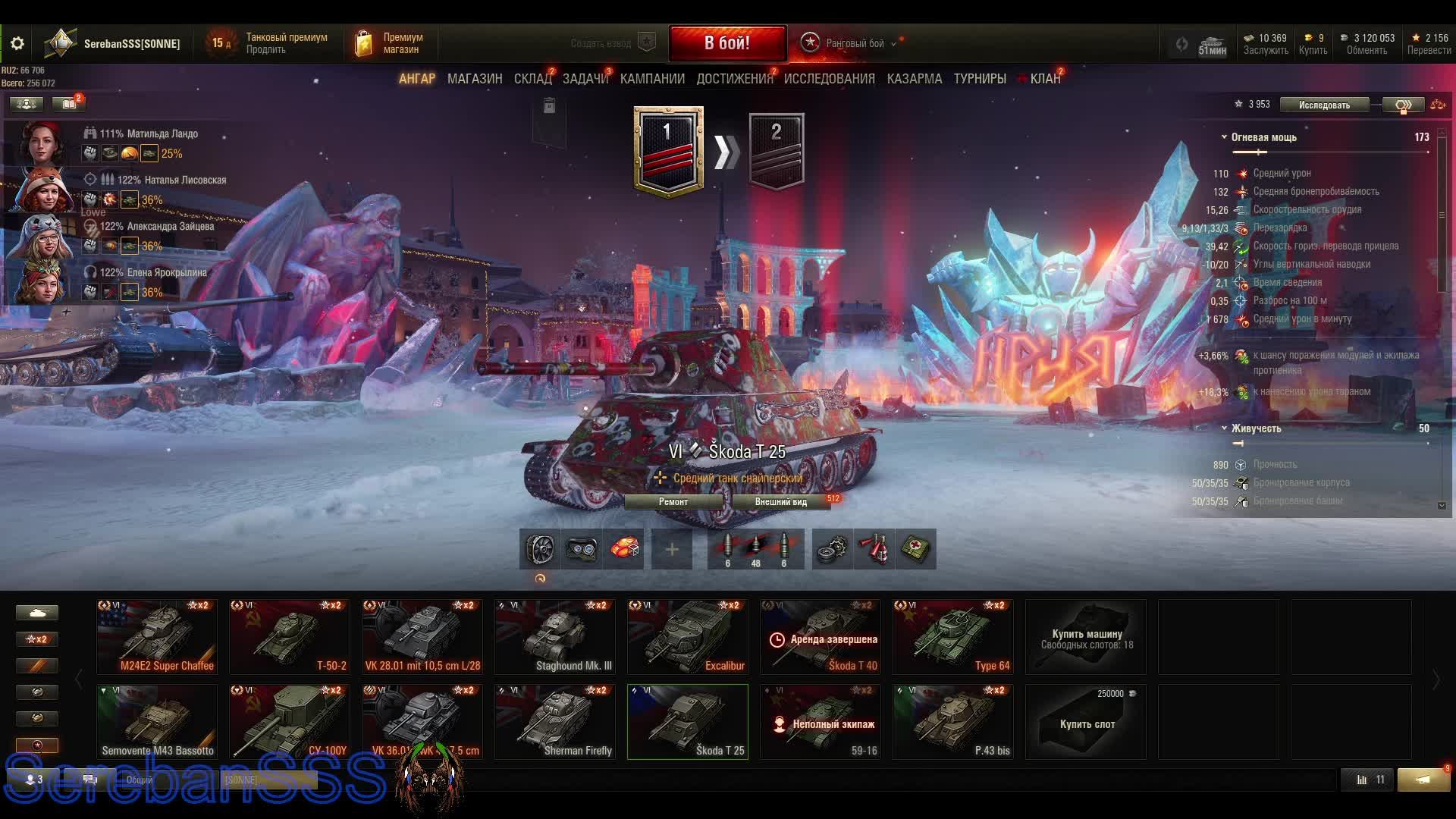Screen dimensions: 1456x819
Task: Open the settings gear menu
Action: click(x=17, y=43)
